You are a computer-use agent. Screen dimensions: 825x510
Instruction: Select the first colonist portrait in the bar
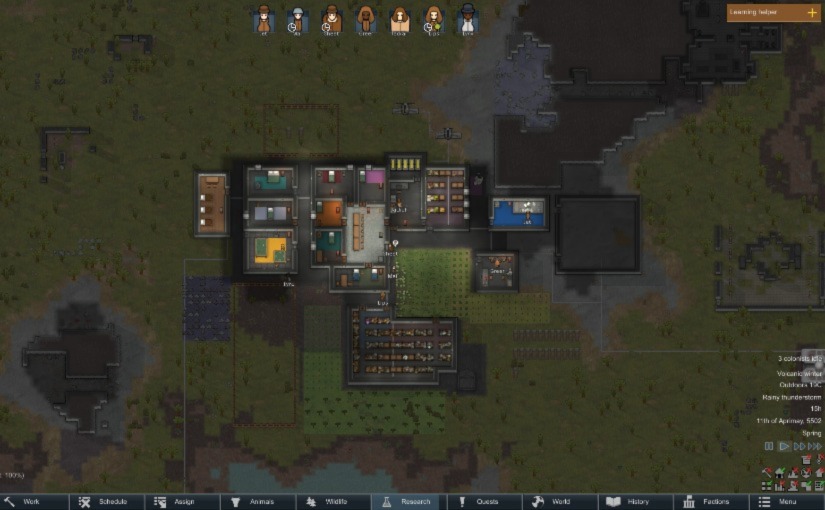click(264, 18)
